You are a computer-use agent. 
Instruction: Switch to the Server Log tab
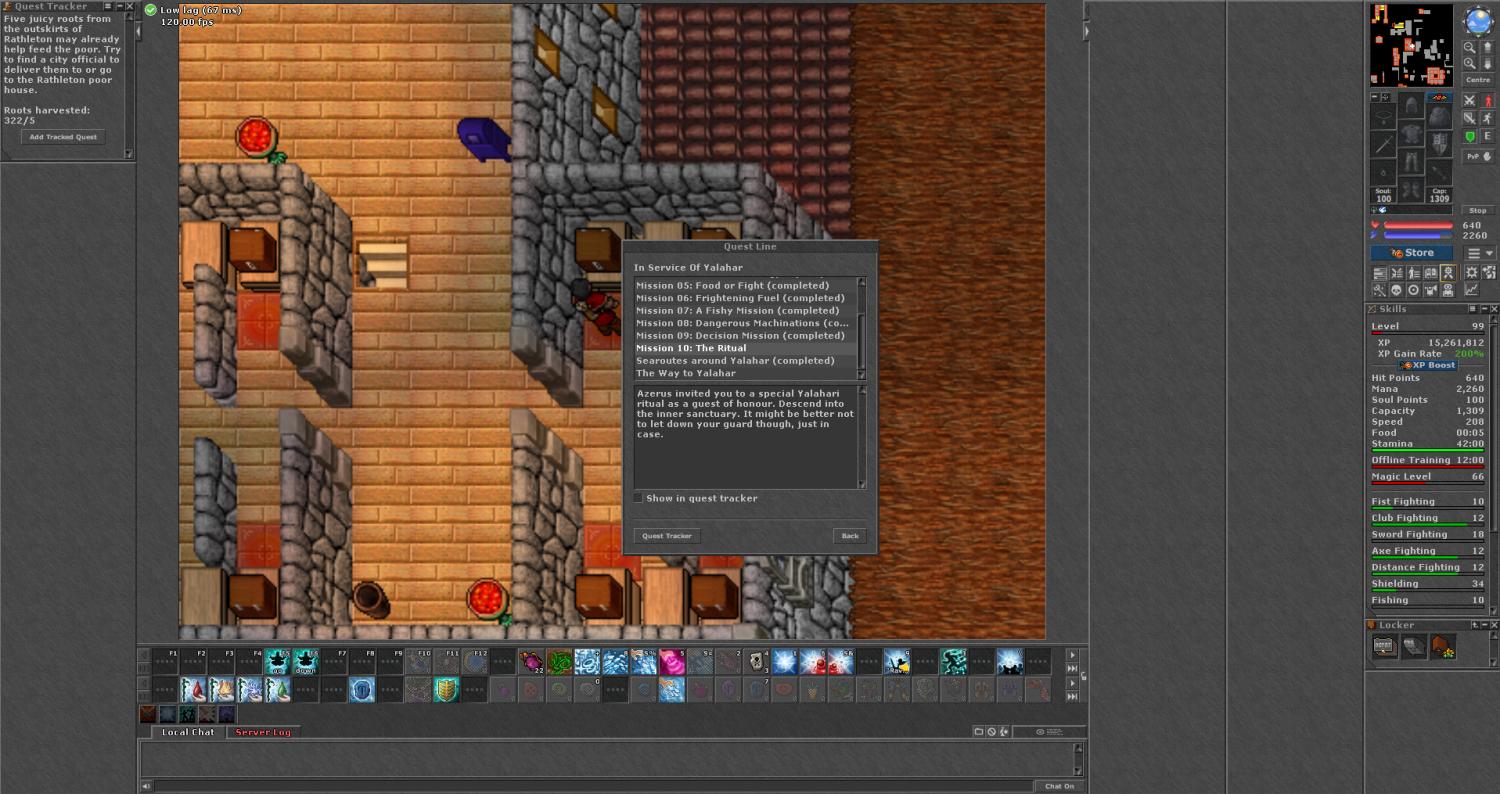[263, 732]
